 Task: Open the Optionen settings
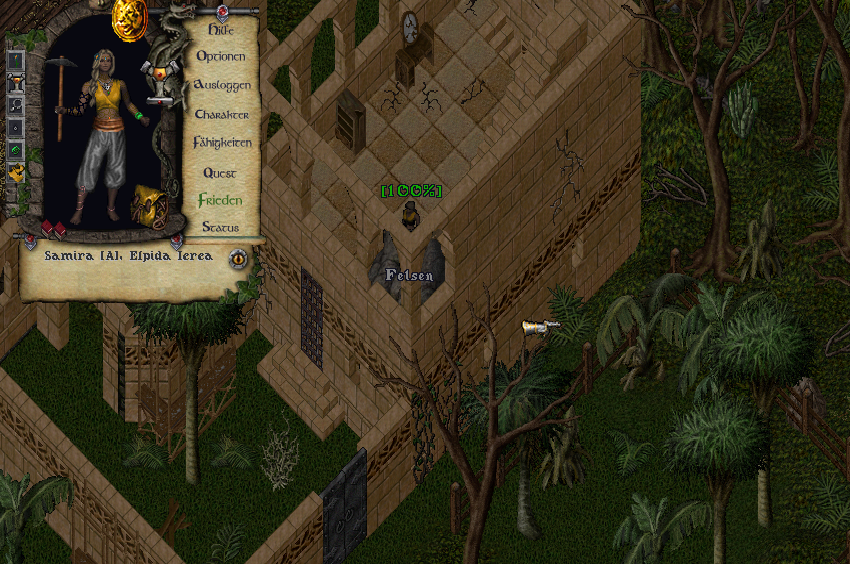220,57
